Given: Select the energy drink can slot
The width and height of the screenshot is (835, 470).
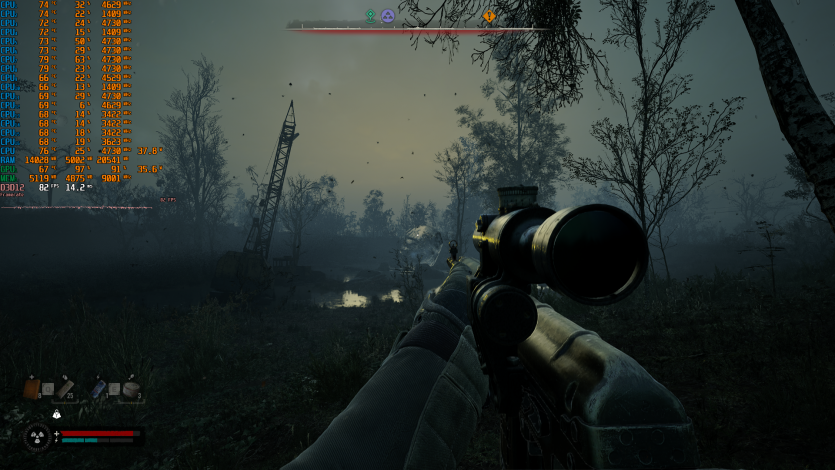Looking at the screenshot, I should click(99, 388).
